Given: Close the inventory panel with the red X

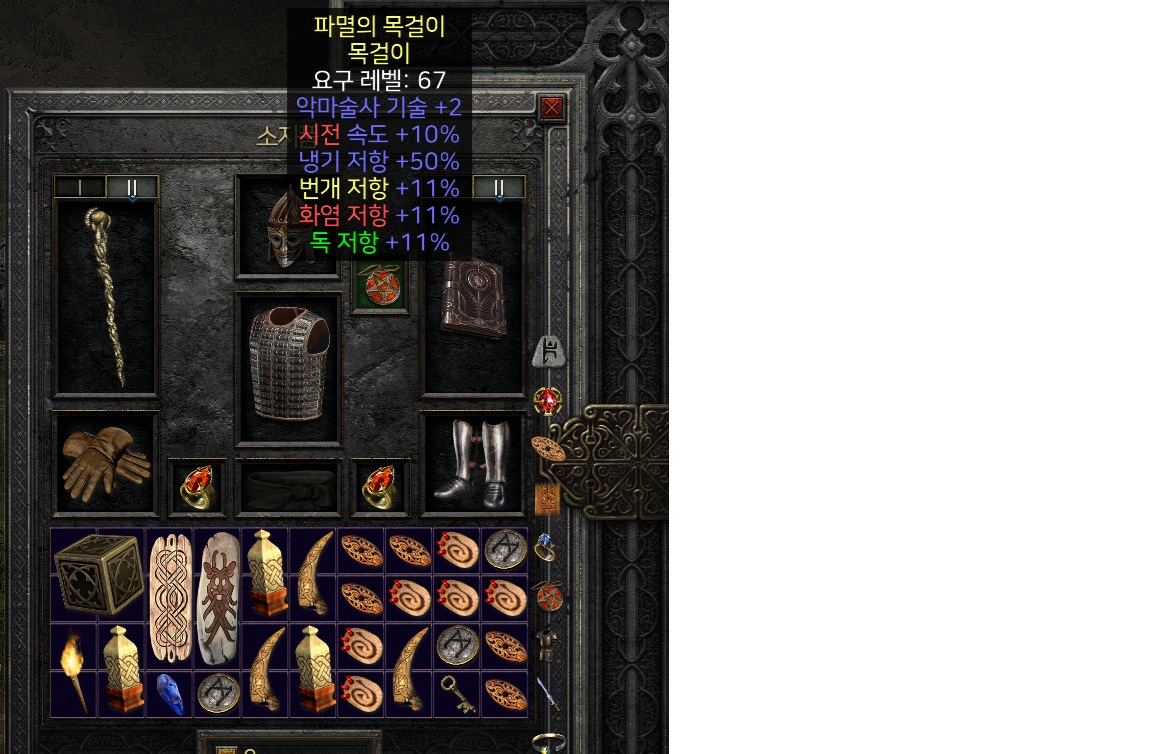Looking at the screenshot, I should coord(552,108).
